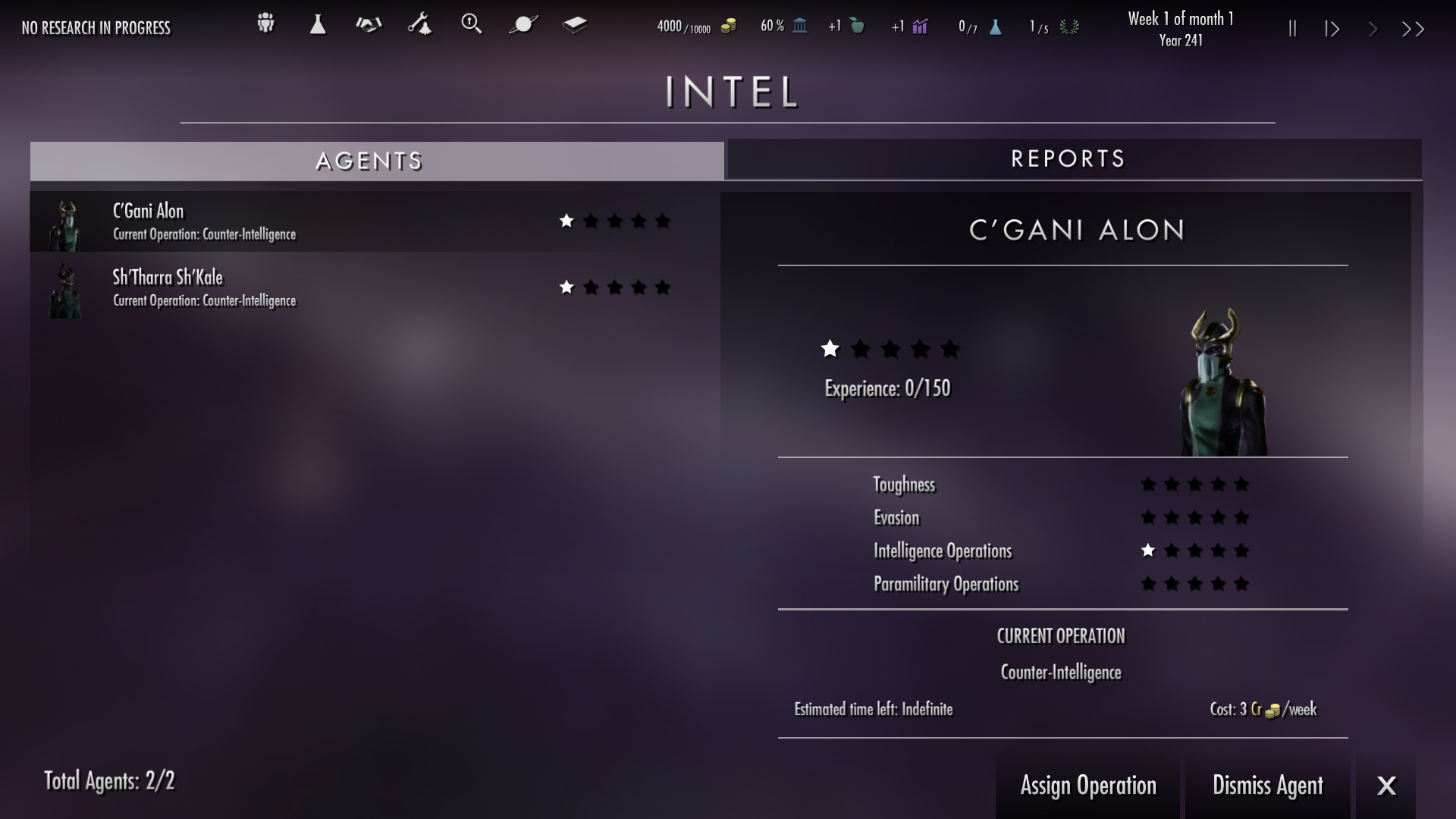This screenshot has height=819, width=1456.
Task: Advance one step with single arrow icon
Action: [x=1373, y=28]
